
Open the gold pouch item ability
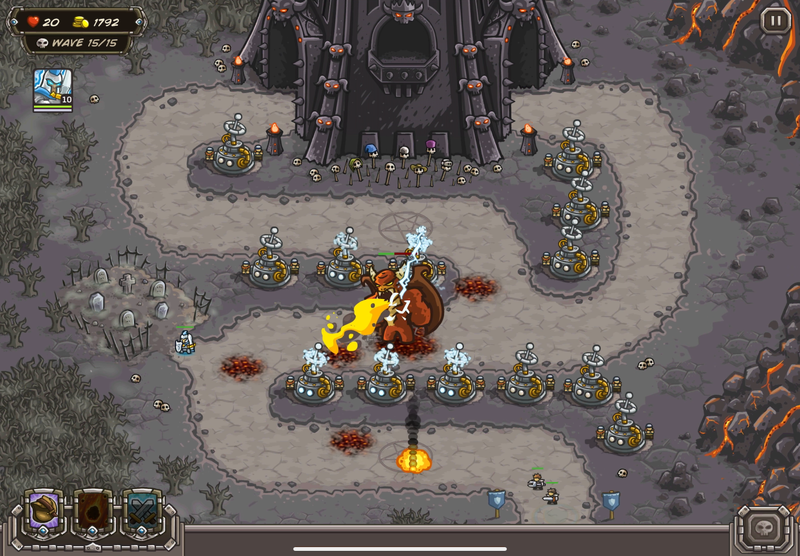click(x=46, y=511)
